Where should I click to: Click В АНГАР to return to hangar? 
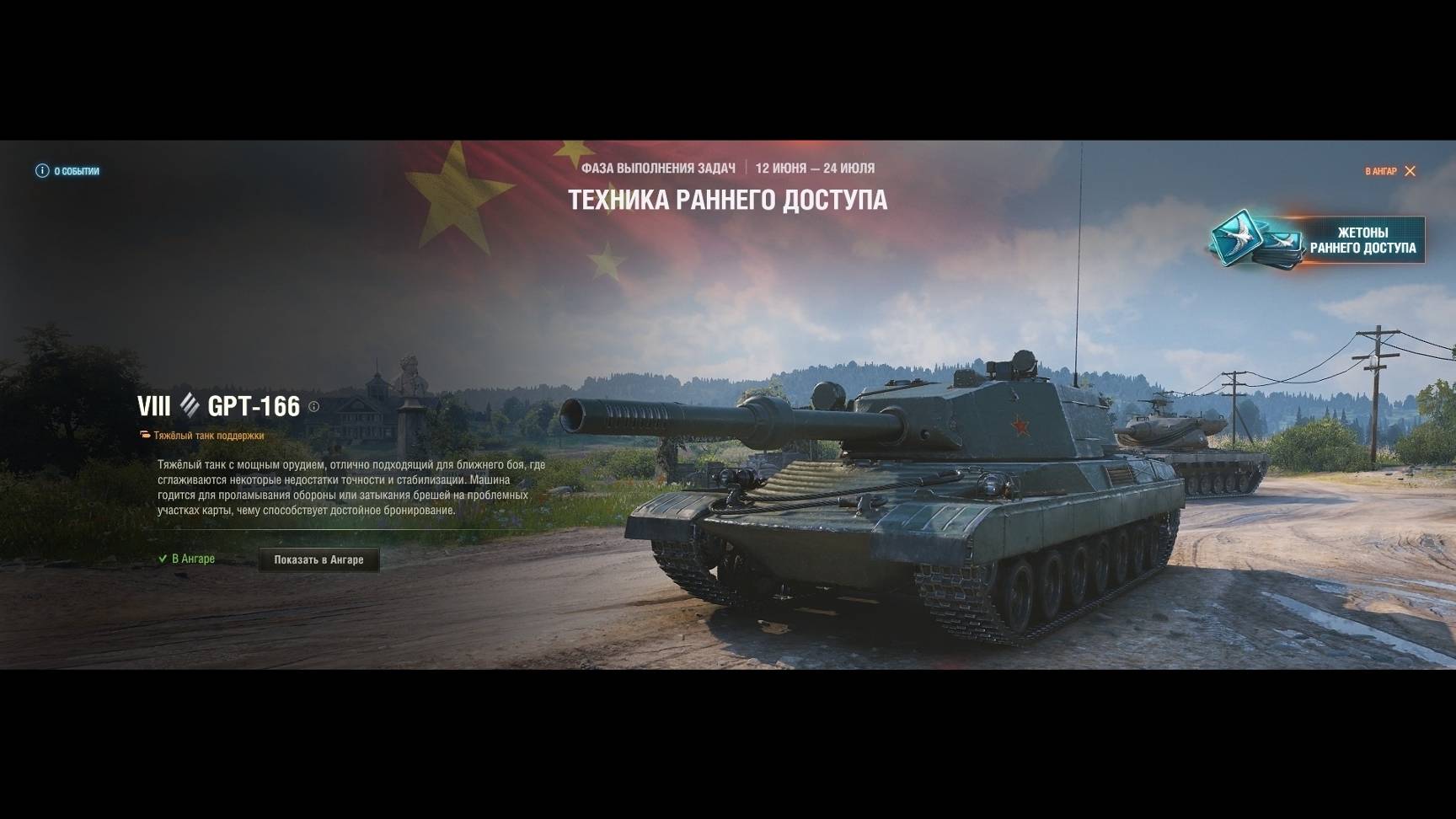[x=1382, y=171]
